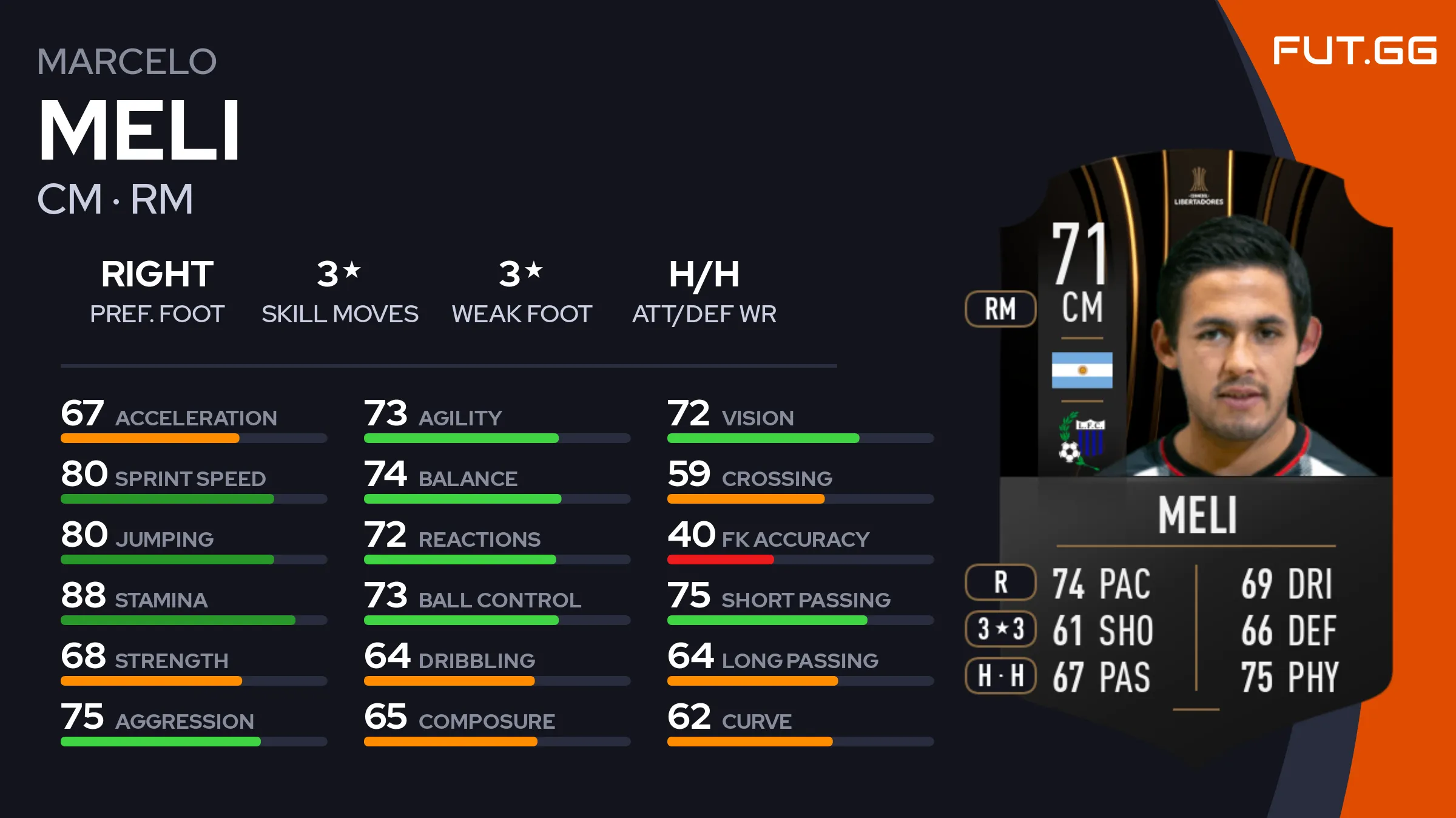The image size is (1456, 818).
Task: Select the 3★3 skill and weak foot badge
Action: click(x=1000, y=629)
